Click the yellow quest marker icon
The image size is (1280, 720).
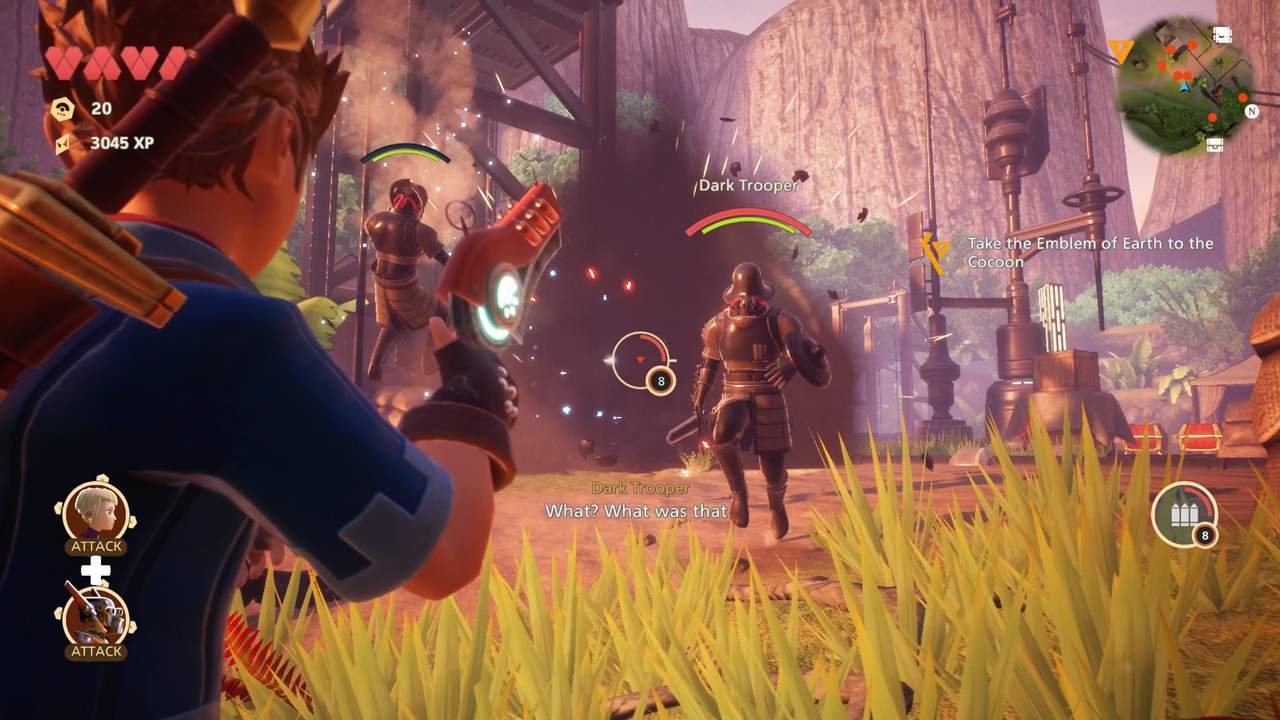coord(935,250)
